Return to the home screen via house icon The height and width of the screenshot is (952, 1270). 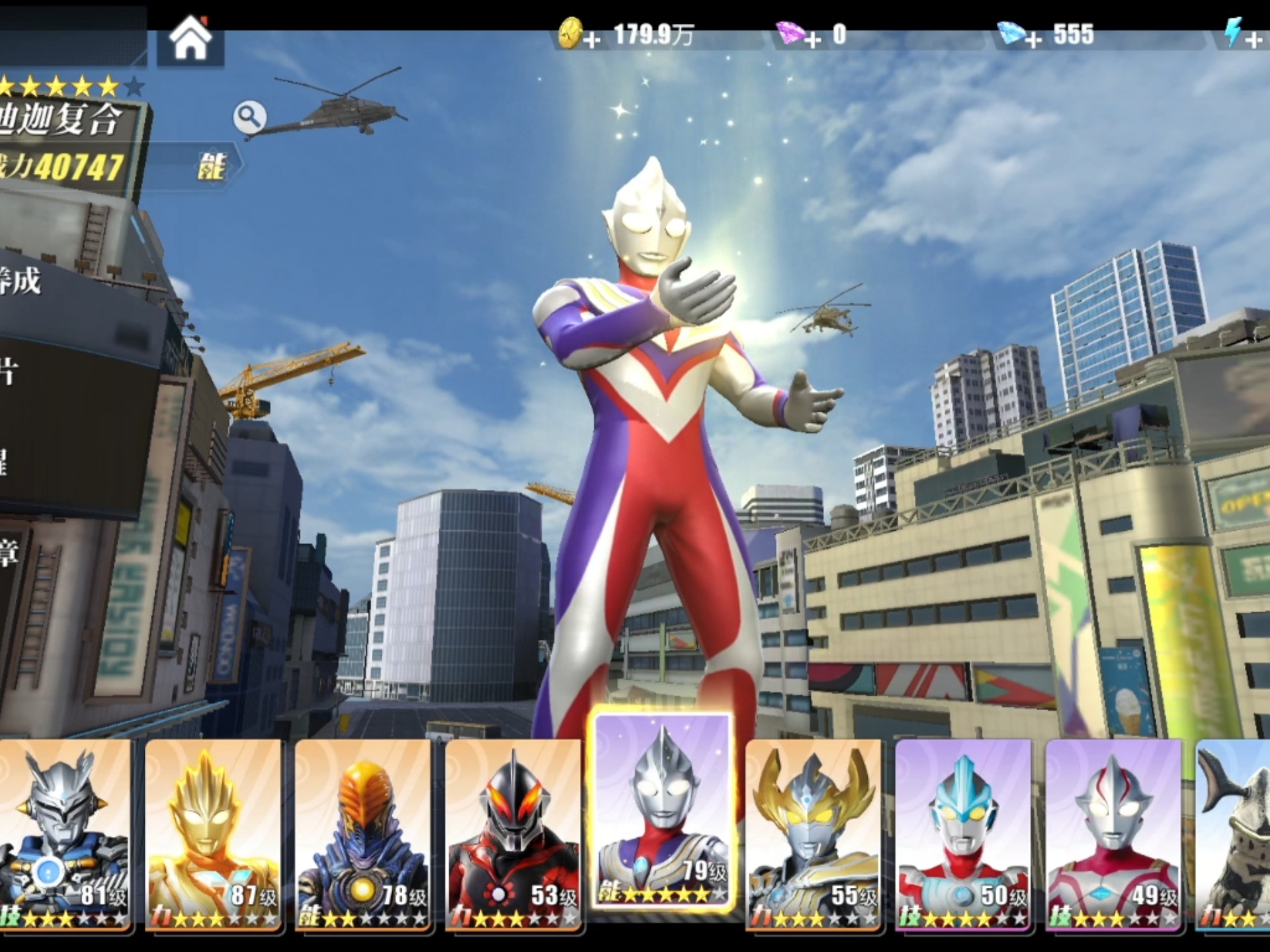[190, 40]
